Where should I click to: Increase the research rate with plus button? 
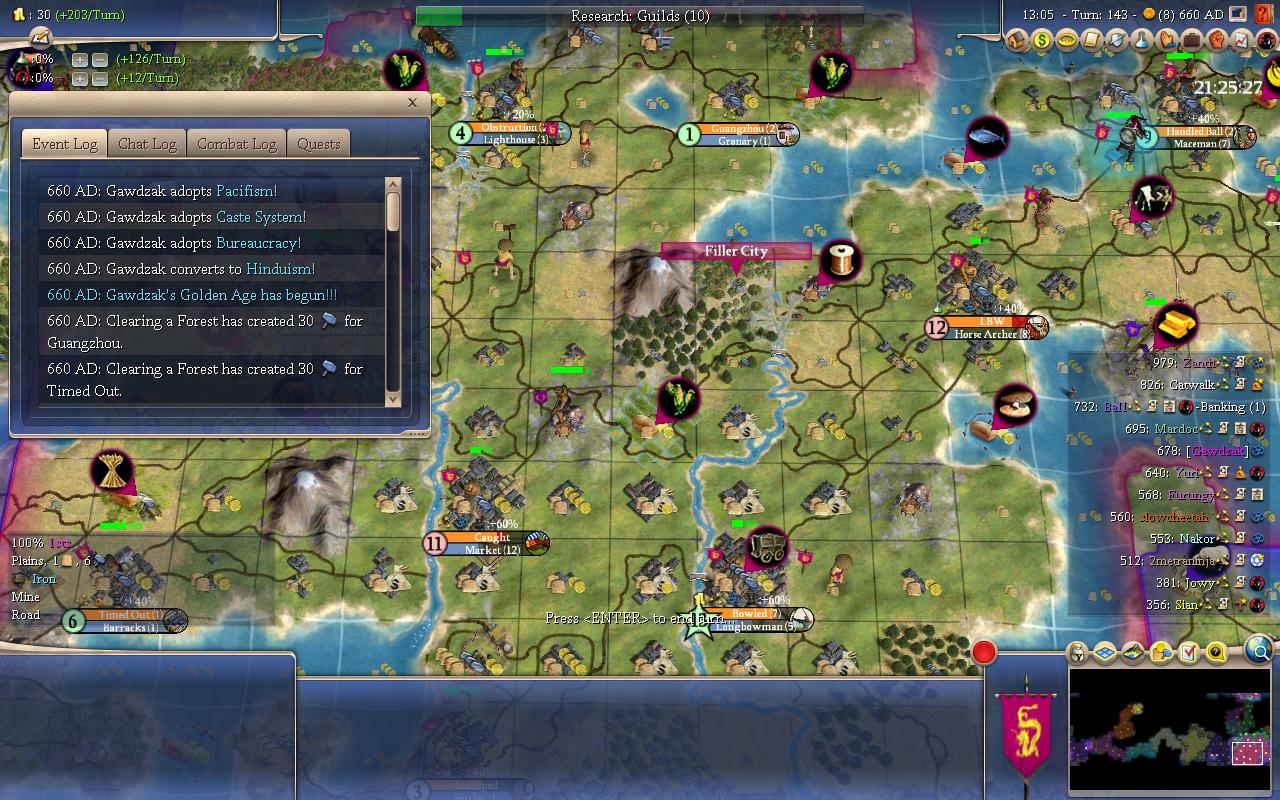80,60
